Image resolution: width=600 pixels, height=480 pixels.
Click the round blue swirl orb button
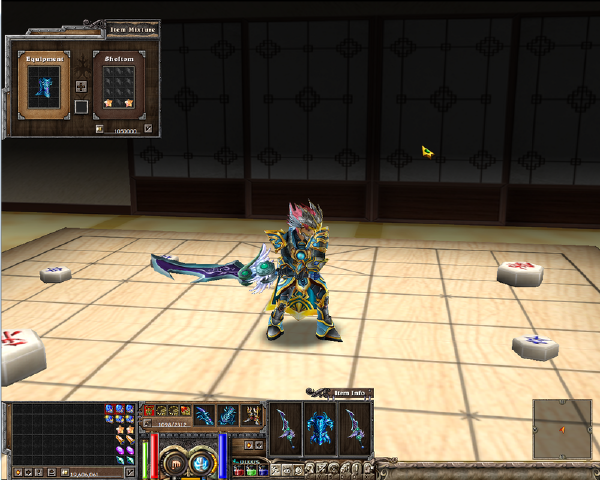(203, 463)
